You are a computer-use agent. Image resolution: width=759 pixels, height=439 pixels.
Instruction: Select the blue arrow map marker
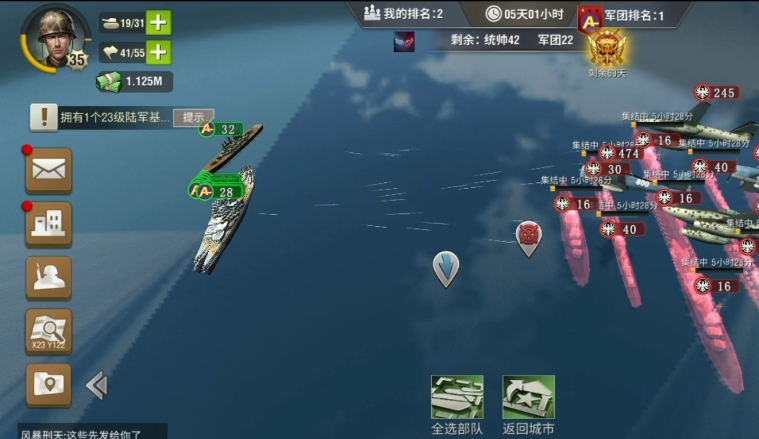[x=446, y=268]
